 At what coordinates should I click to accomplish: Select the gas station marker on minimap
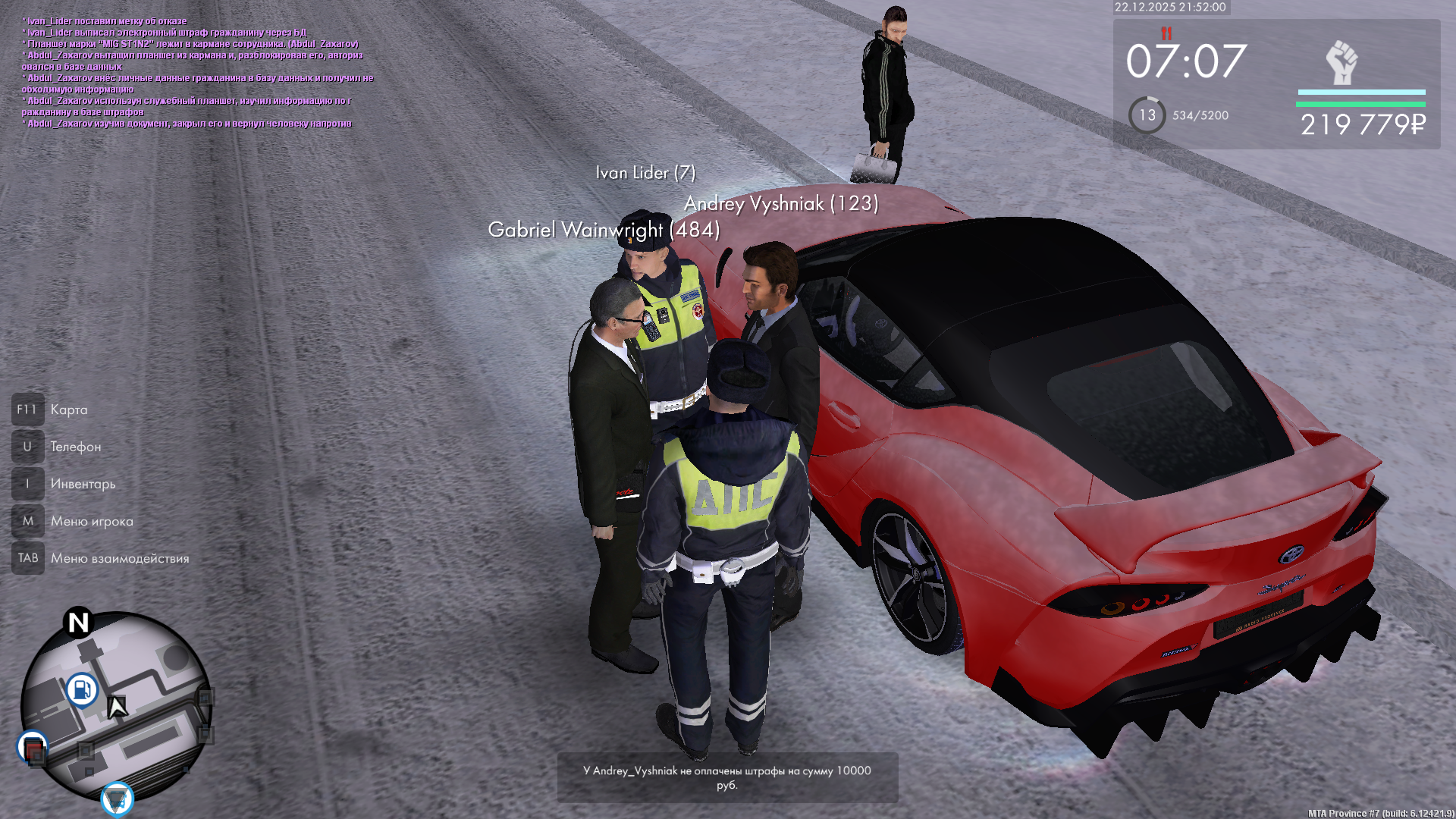82,690
